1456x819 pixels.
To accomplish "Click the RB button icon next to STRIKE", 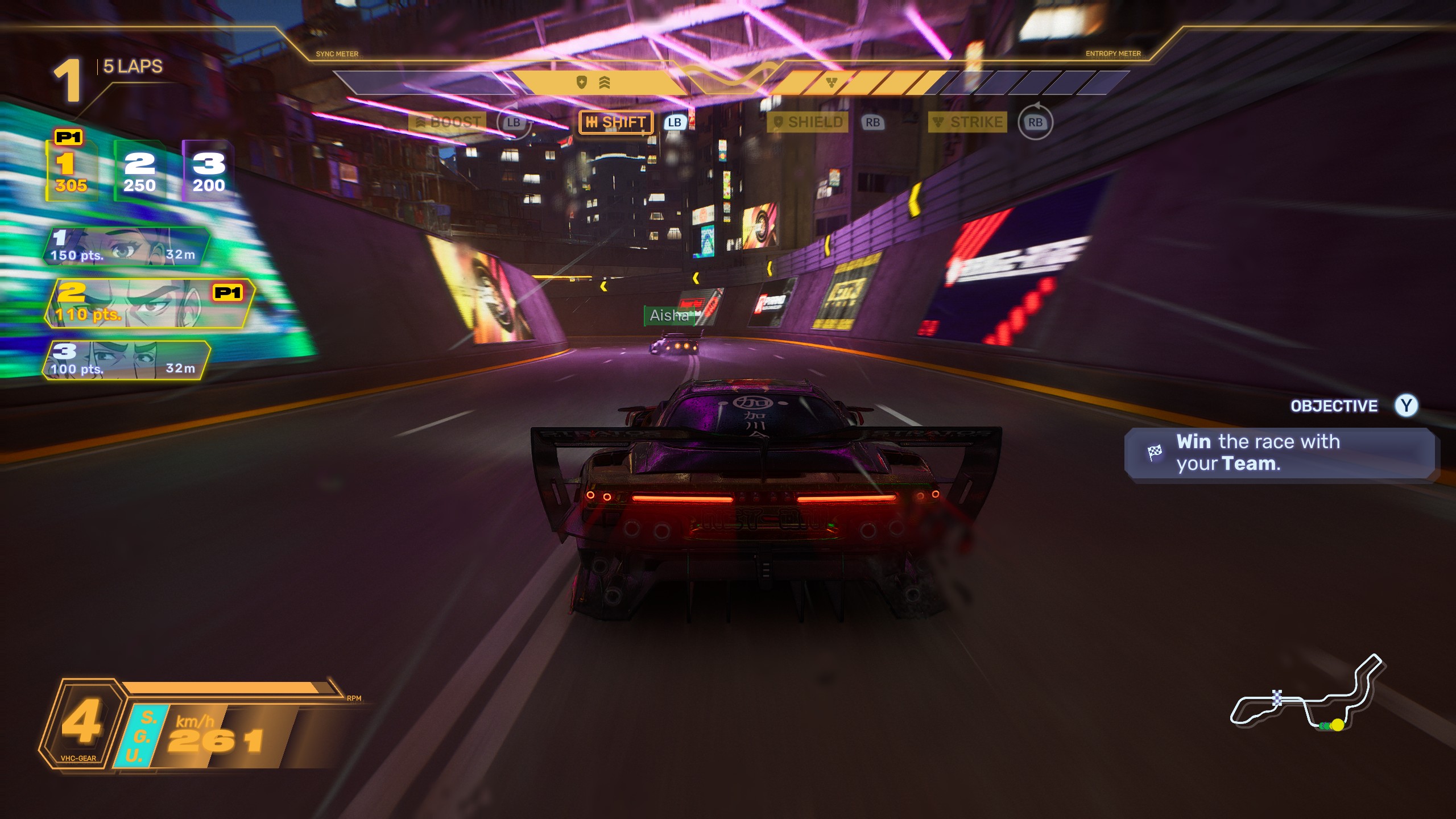I will 1036,121.
